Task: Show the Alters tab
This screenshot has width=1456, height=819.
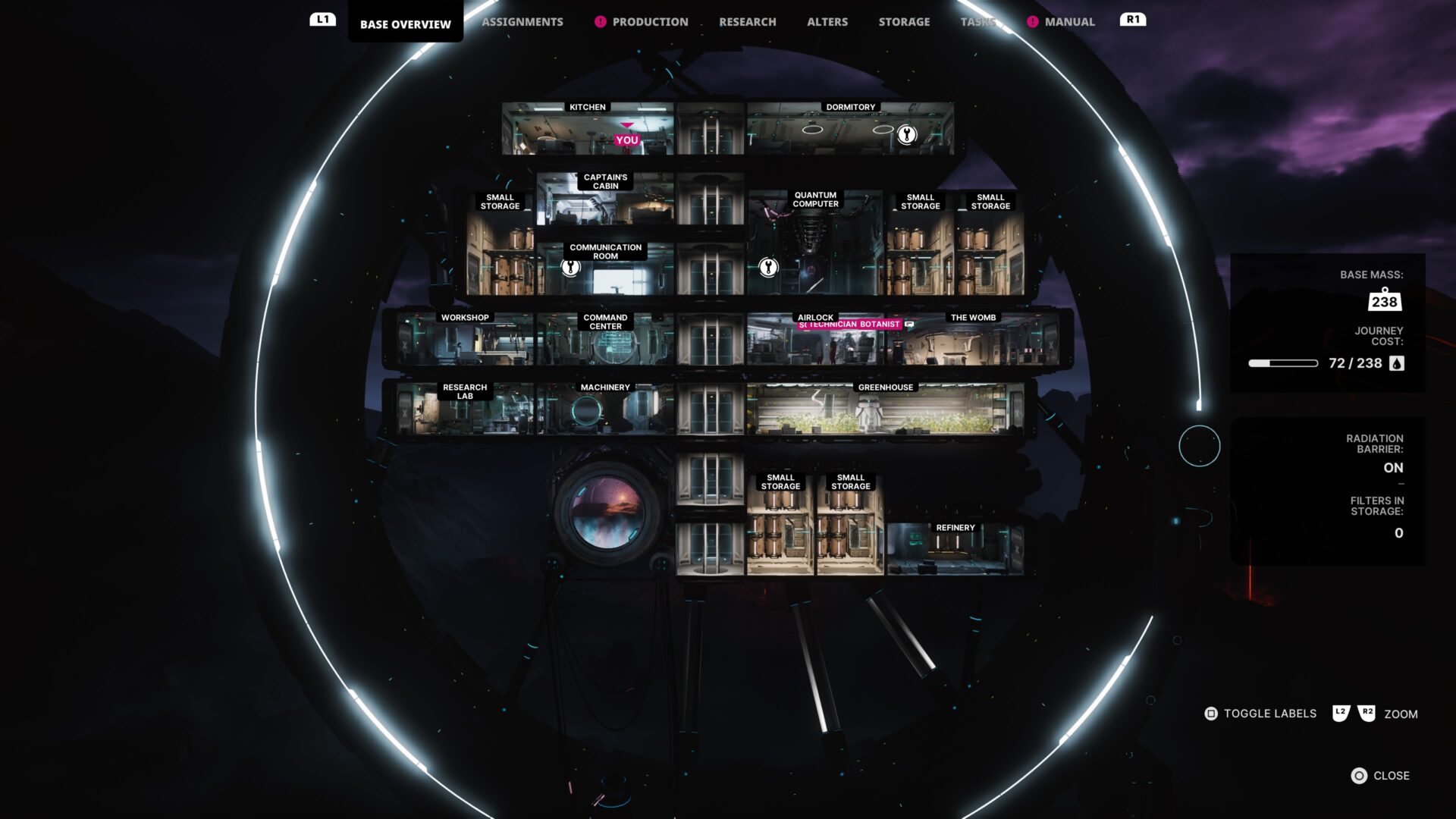Action: tap(827, 22)
